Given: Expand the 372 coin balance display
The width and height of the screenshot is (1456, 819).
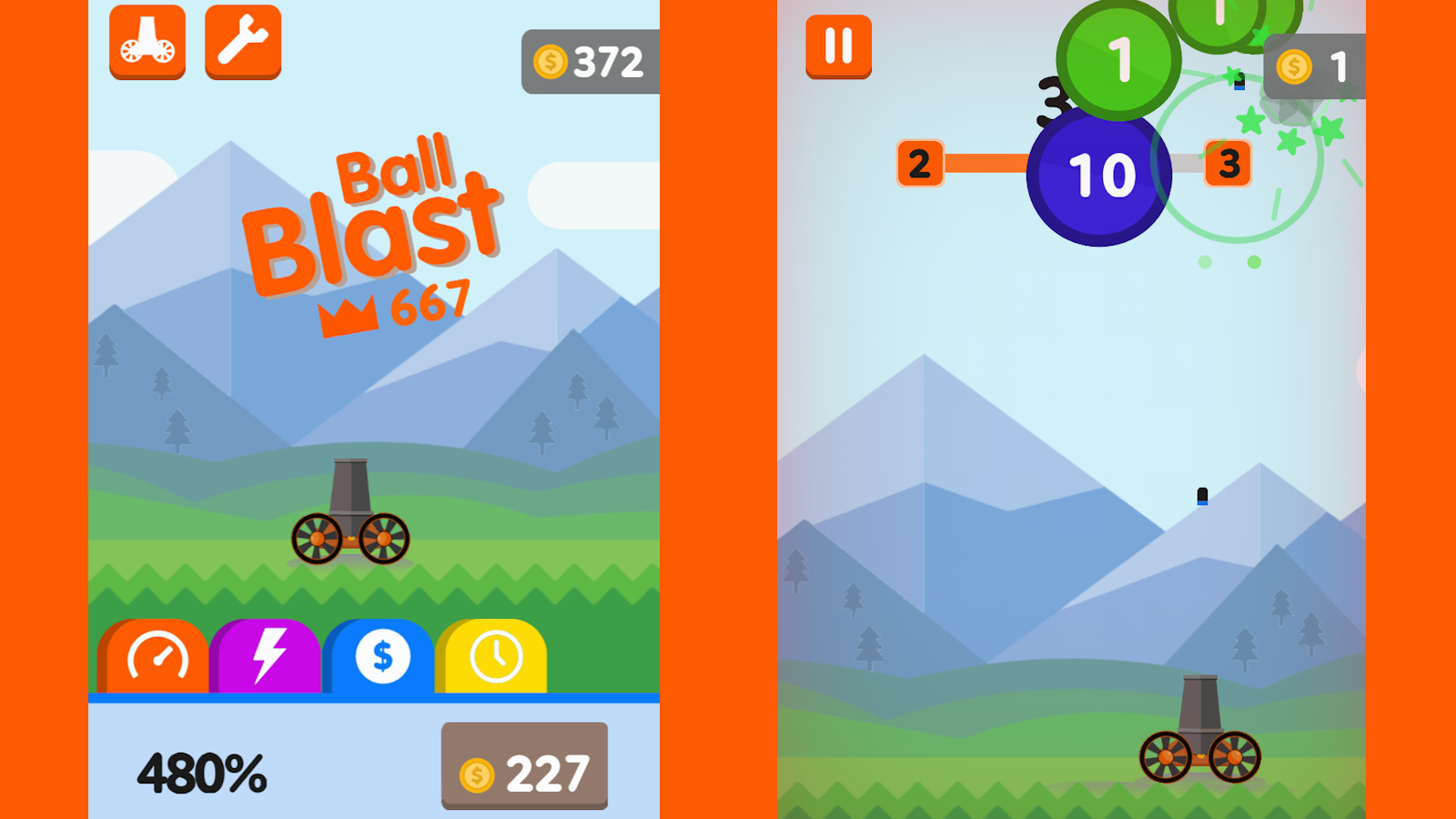Looking at the screenshot, I should point(588,60).
